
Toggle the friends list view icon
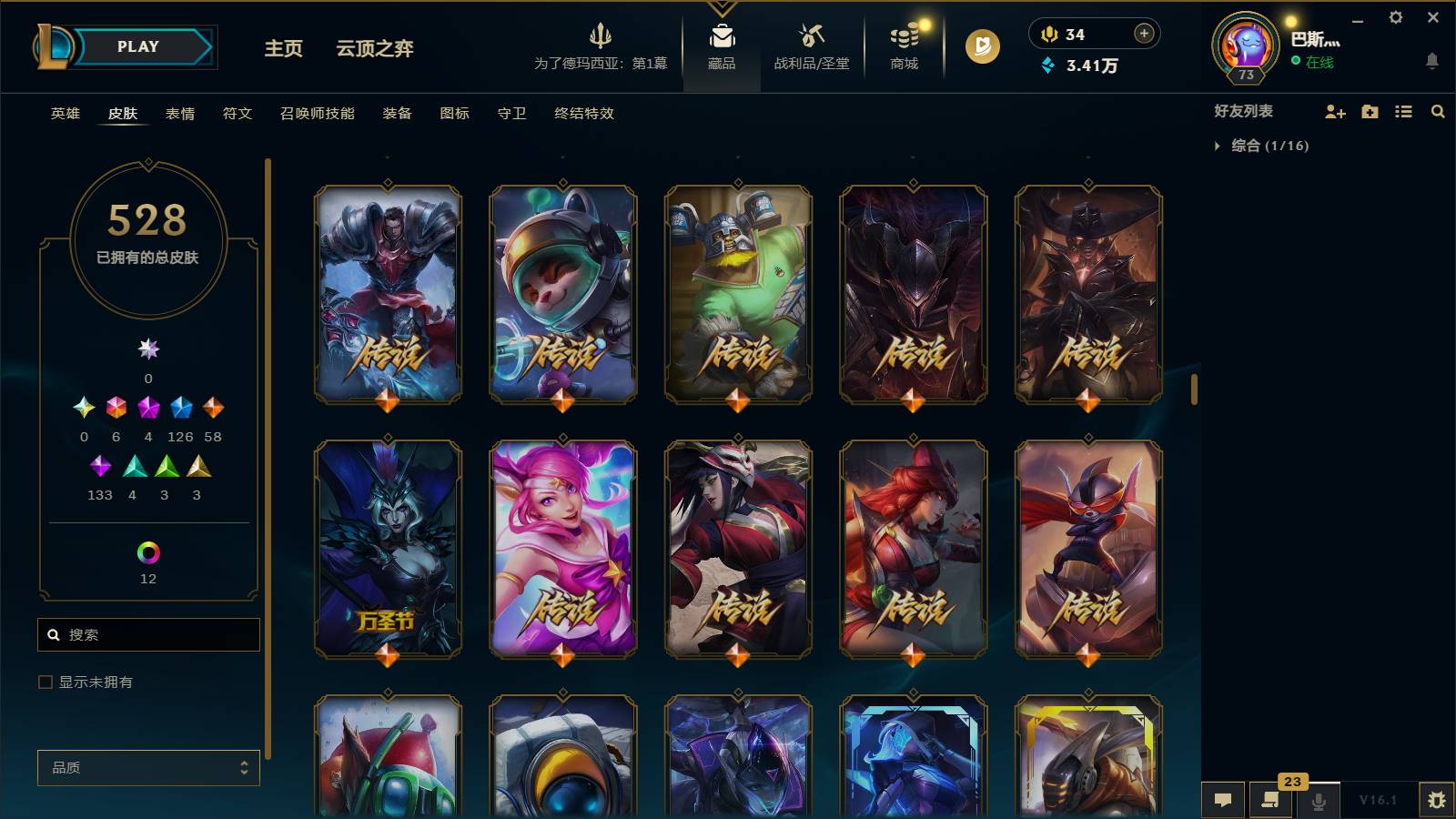click(x=1403, y=112)
